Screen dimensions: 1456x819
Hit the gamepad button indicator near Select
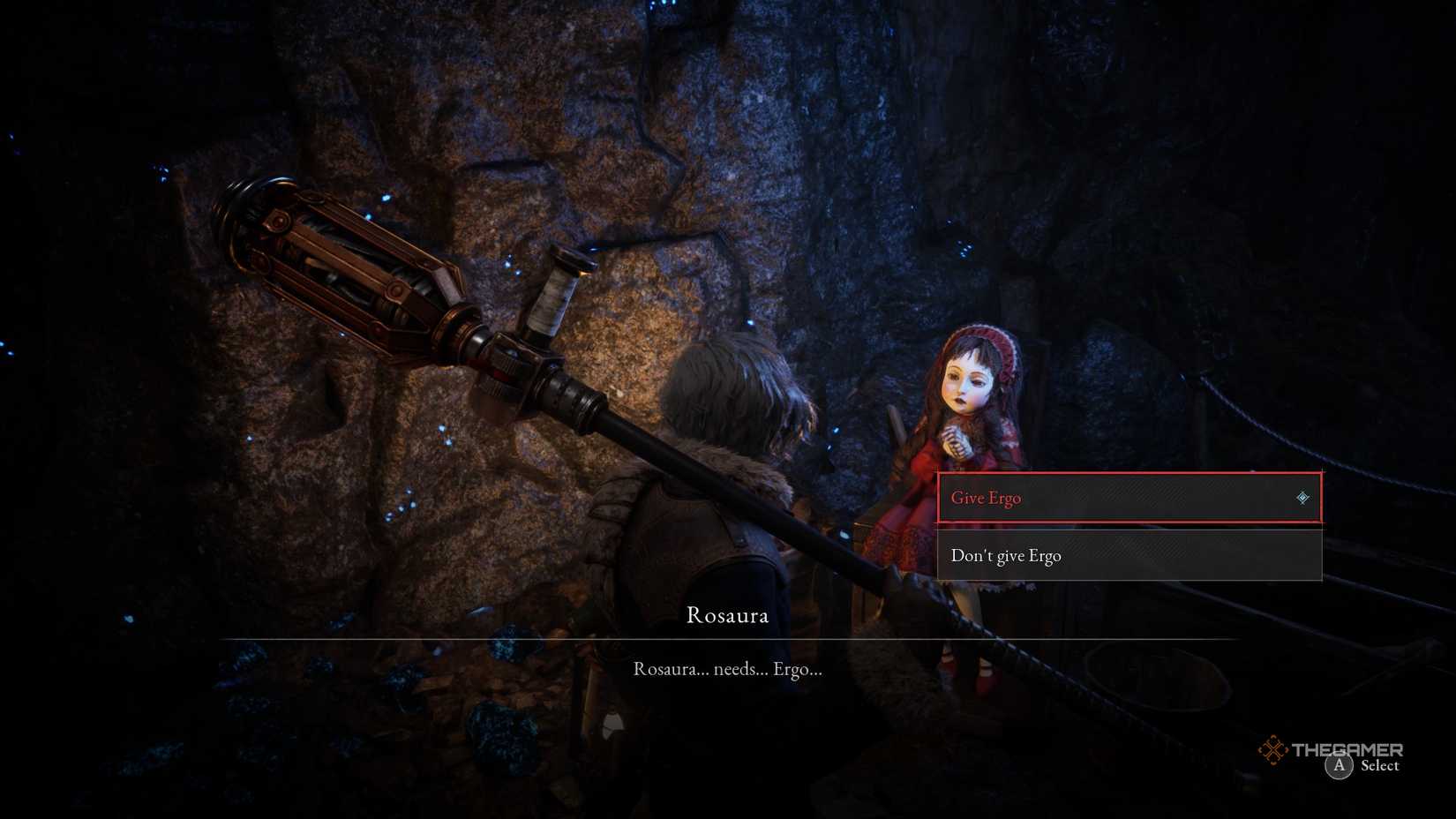[x=1339, y=766]
